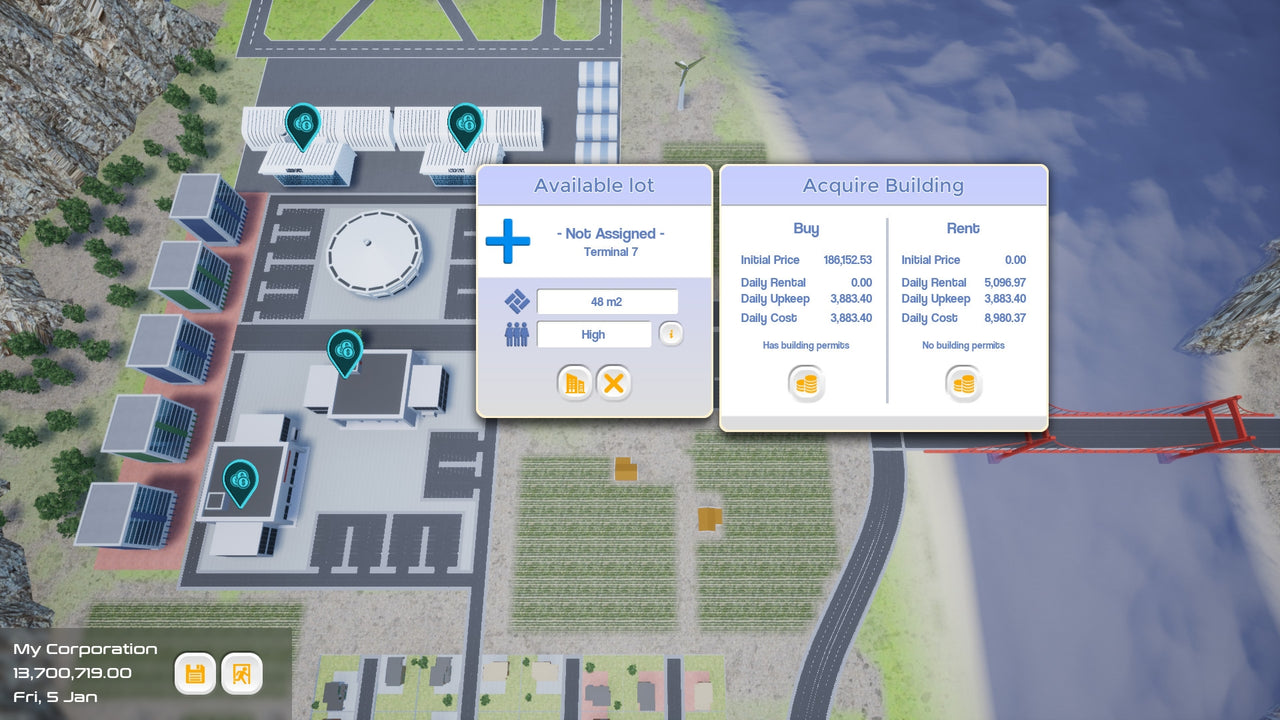Image resolution: width=1280 pixels, height=720 pixels.
Task: Save the game using the floppy disk icon
Action: (x=195, y=673)
